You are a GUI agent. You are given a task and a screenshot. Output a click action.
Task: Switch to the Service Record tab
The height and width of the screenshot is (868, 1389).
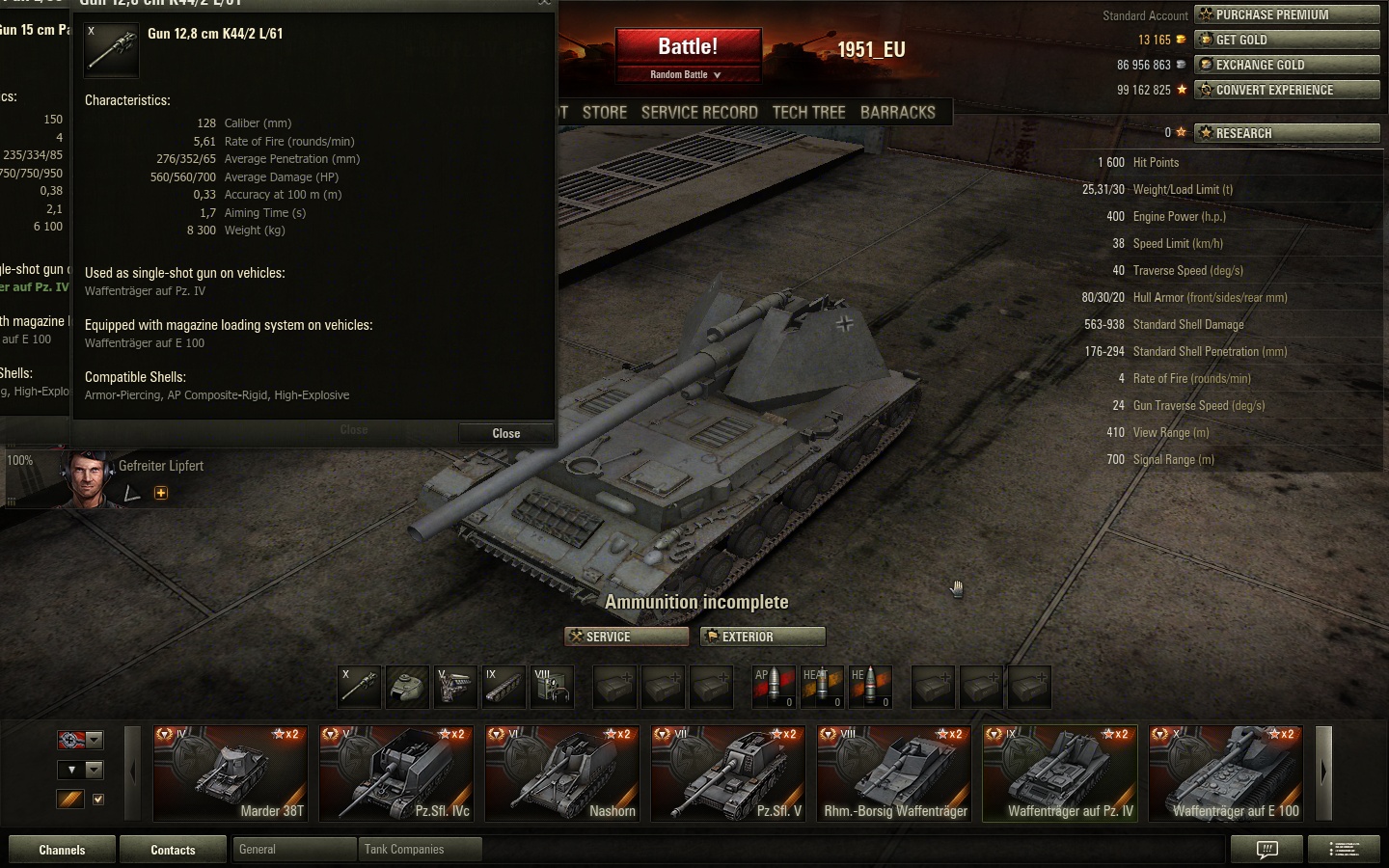click(699, 112)
